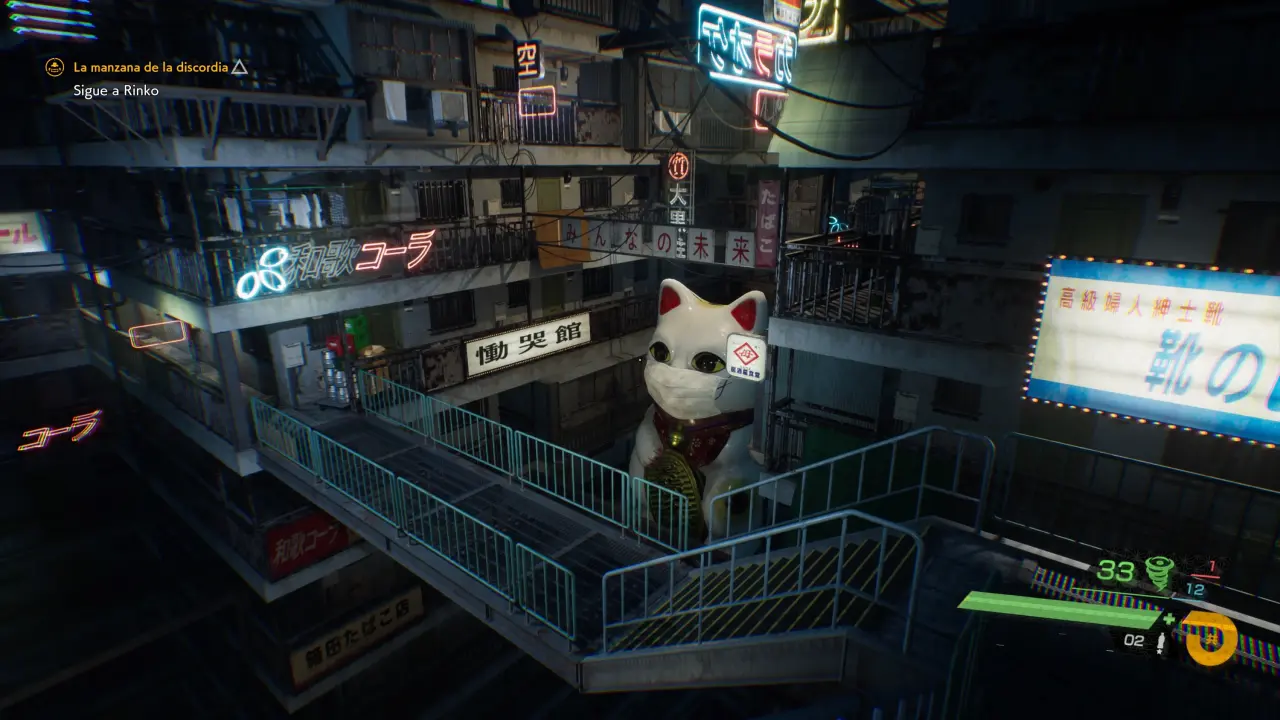Viewport: 1280px width, 720px height.
Task: Click the orange ring kanji emblem
Action: point(1208,637)
